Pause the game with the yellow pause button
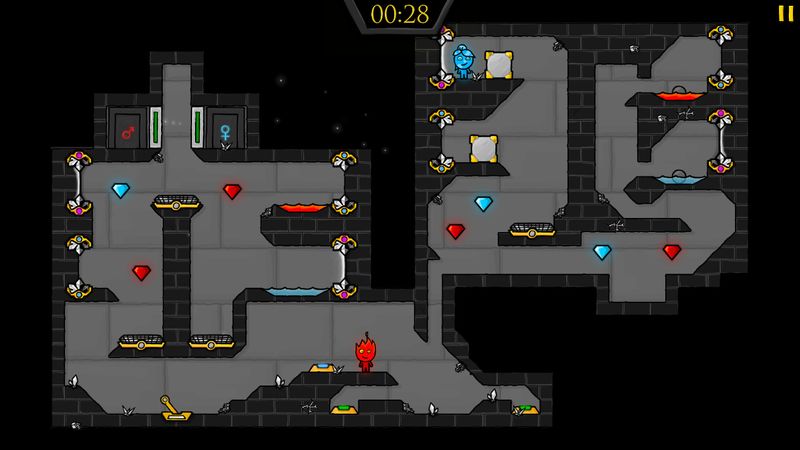 coord(783,13)
